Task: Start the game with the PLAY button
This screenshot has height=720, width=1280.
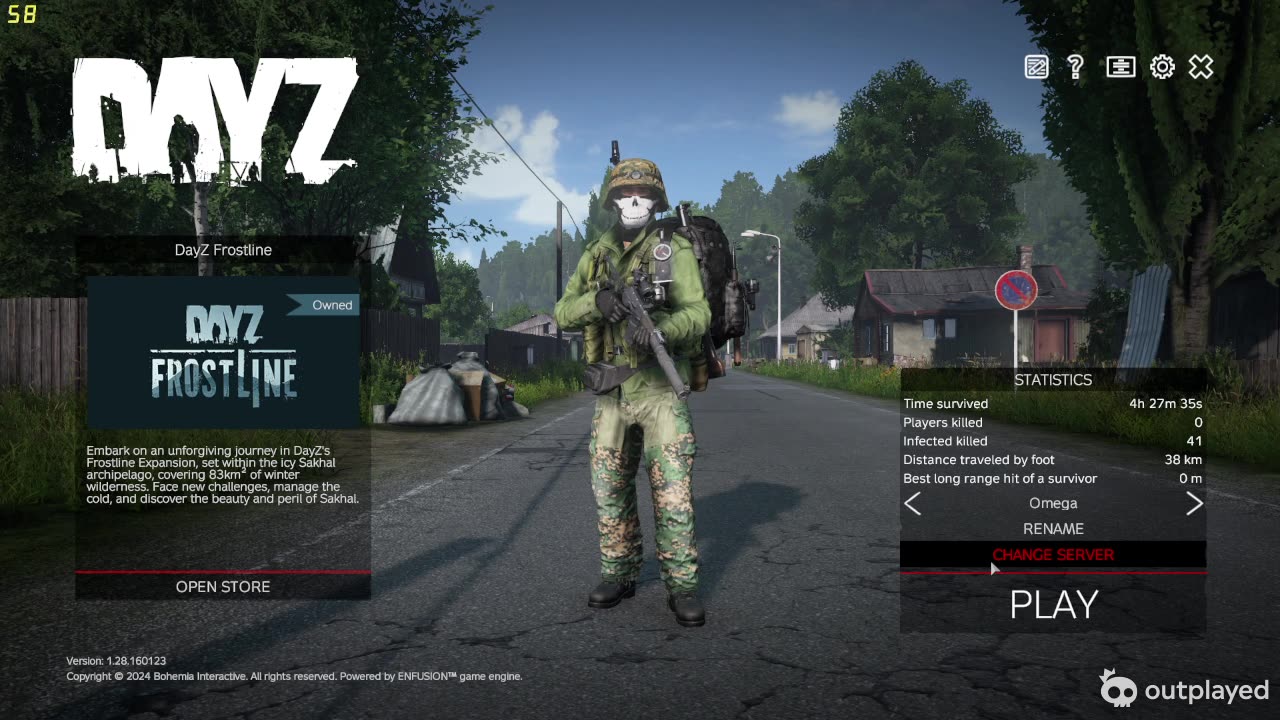Action: pyautogui.click(x=1053, y=604)
